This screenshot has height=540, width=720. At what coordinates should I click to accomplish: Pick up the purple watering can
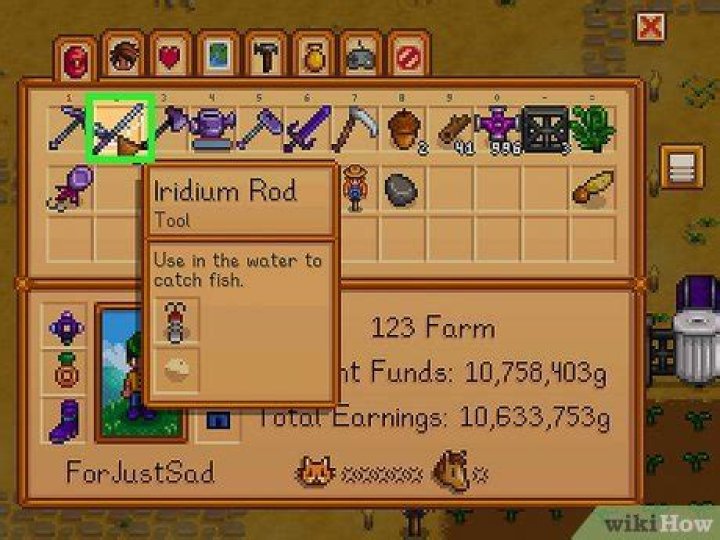[213, 128]
